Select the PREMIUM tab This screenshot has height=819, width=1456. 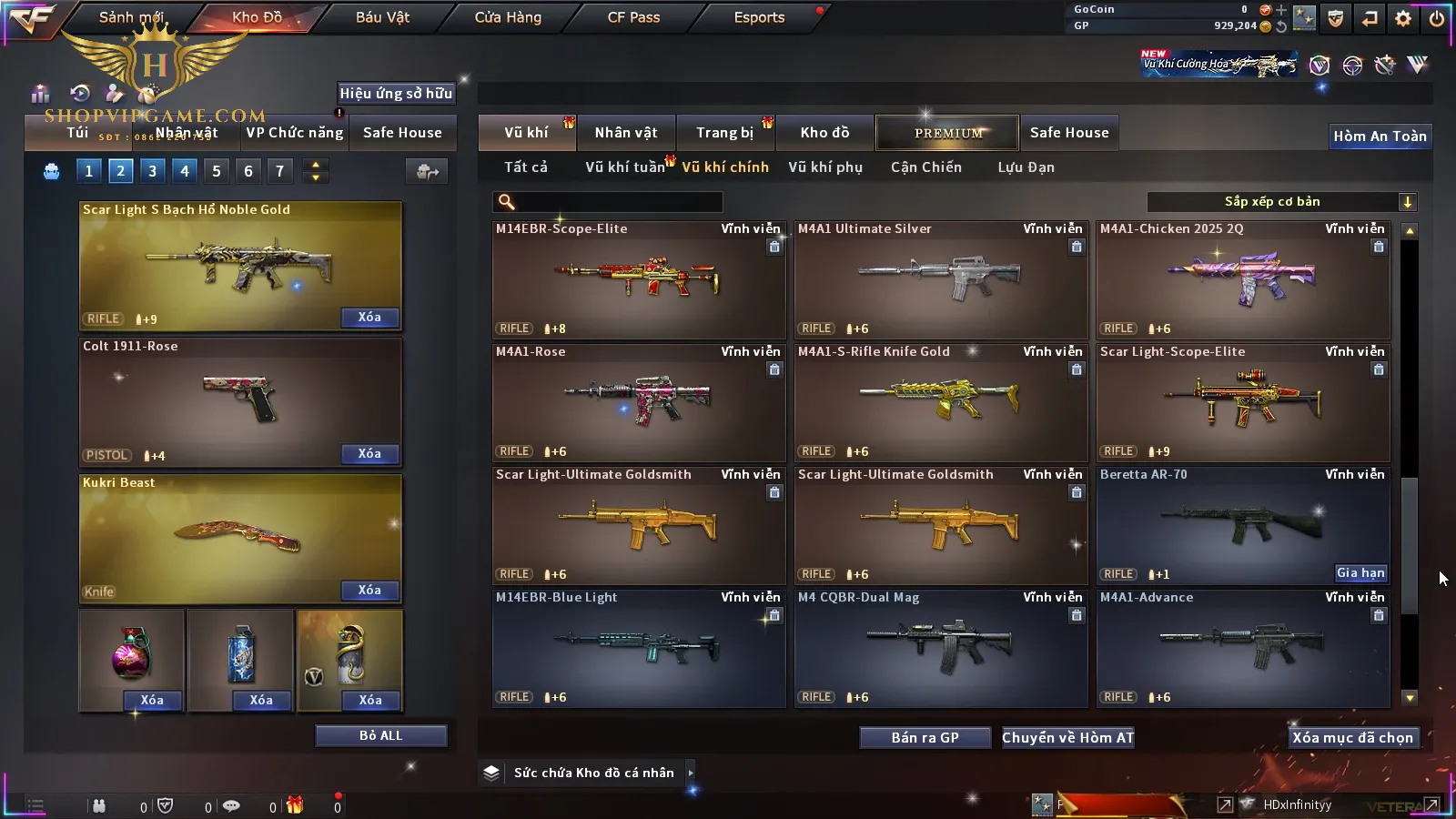pyautogui.click(x=948, y=133)
